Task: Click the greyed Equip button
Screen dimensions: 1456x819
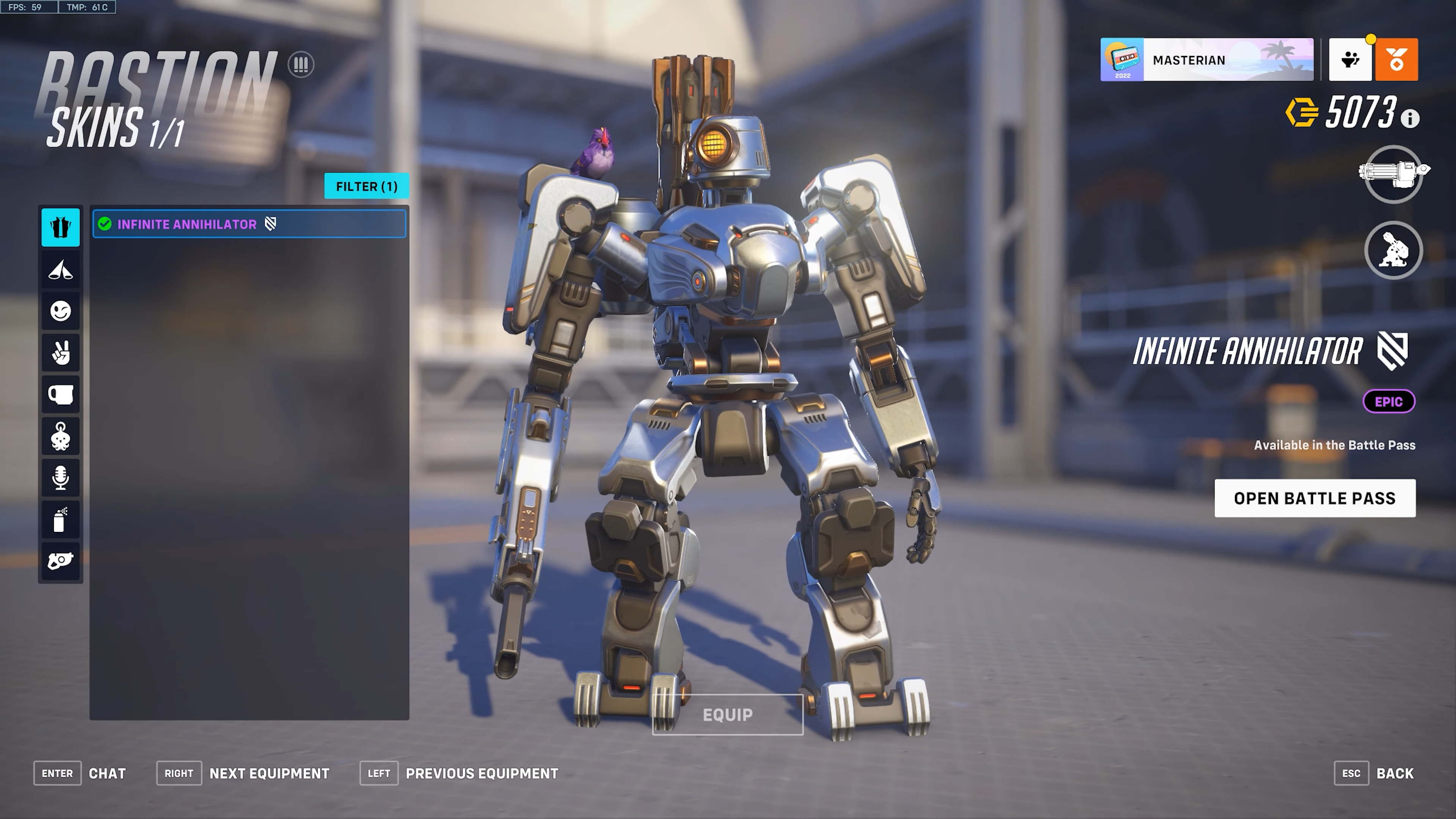Action: [728, 715]
